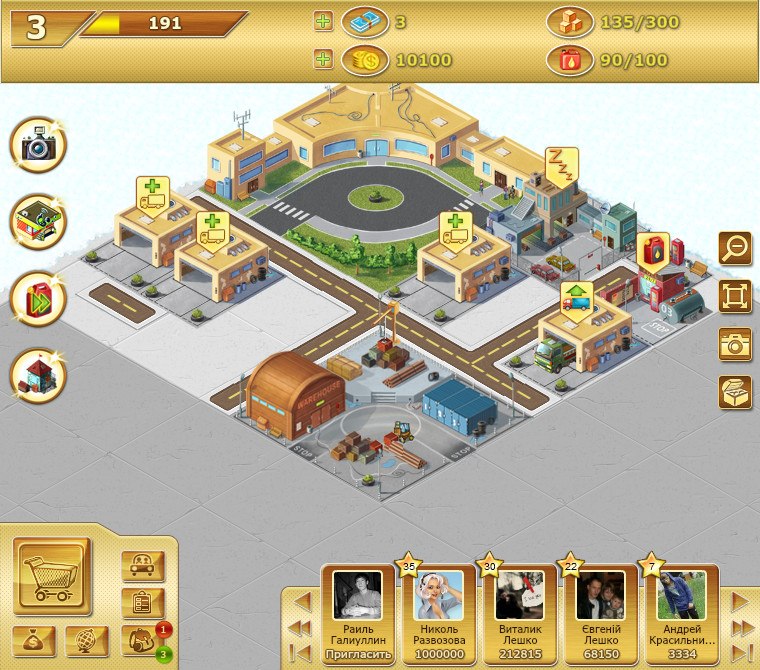Open the shopping cart store
The image size is (760, 670).
(52, 575)
